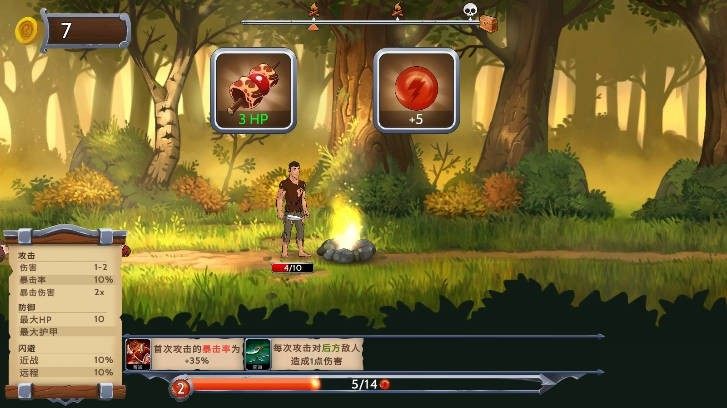Click the treasure chest at track end

coord(489,22)
